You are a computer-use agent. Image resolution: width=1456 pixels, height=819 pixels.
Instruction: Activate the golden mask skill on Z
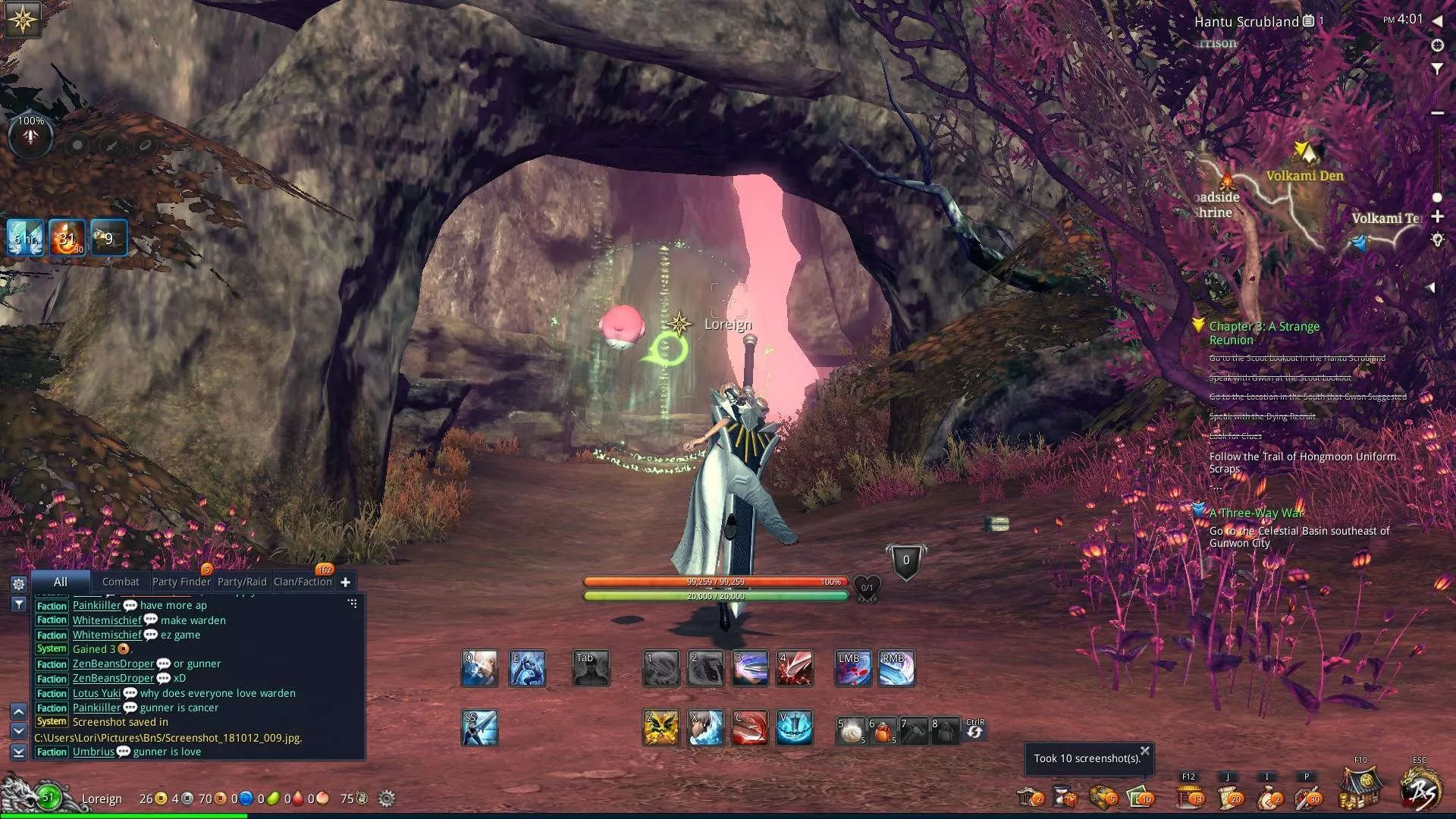click(x=661, y=728)
